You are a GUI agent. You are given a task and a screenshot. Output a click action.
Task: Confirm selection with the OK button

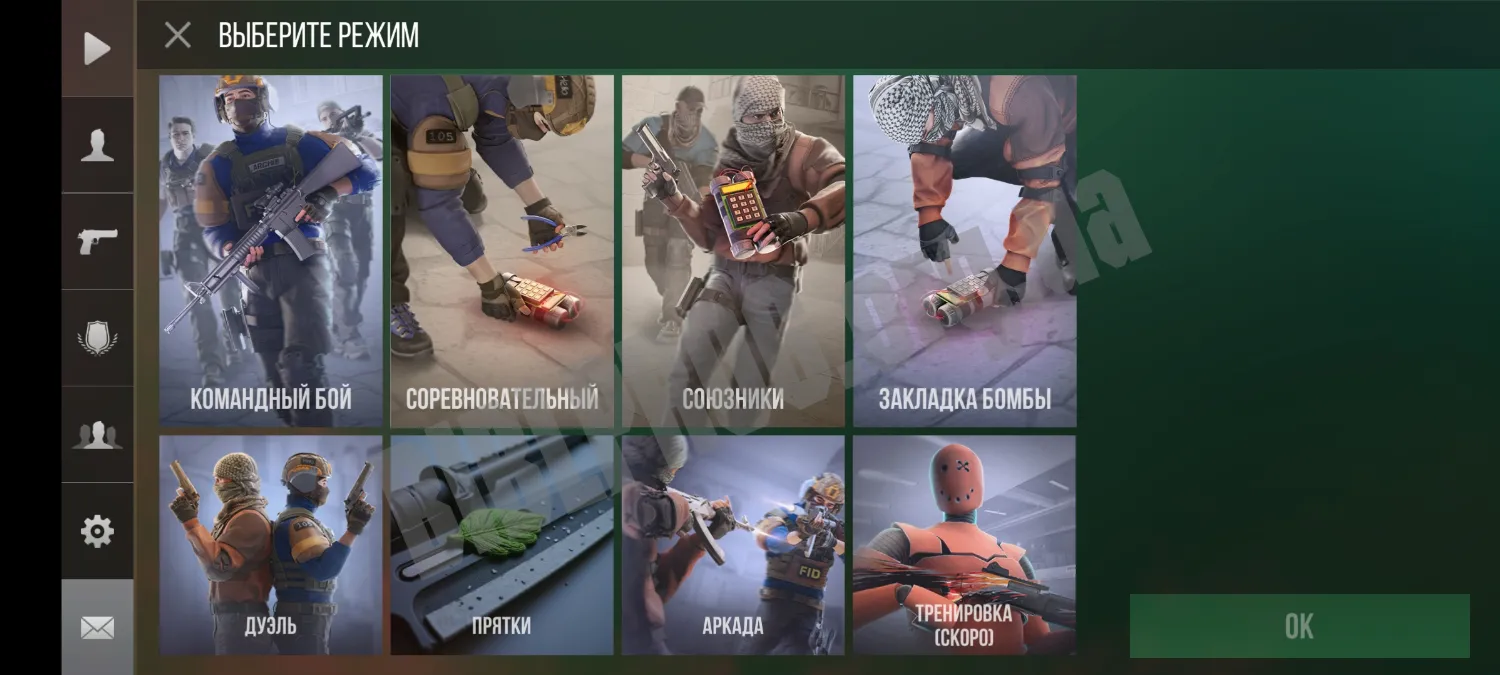[1299, 626]
